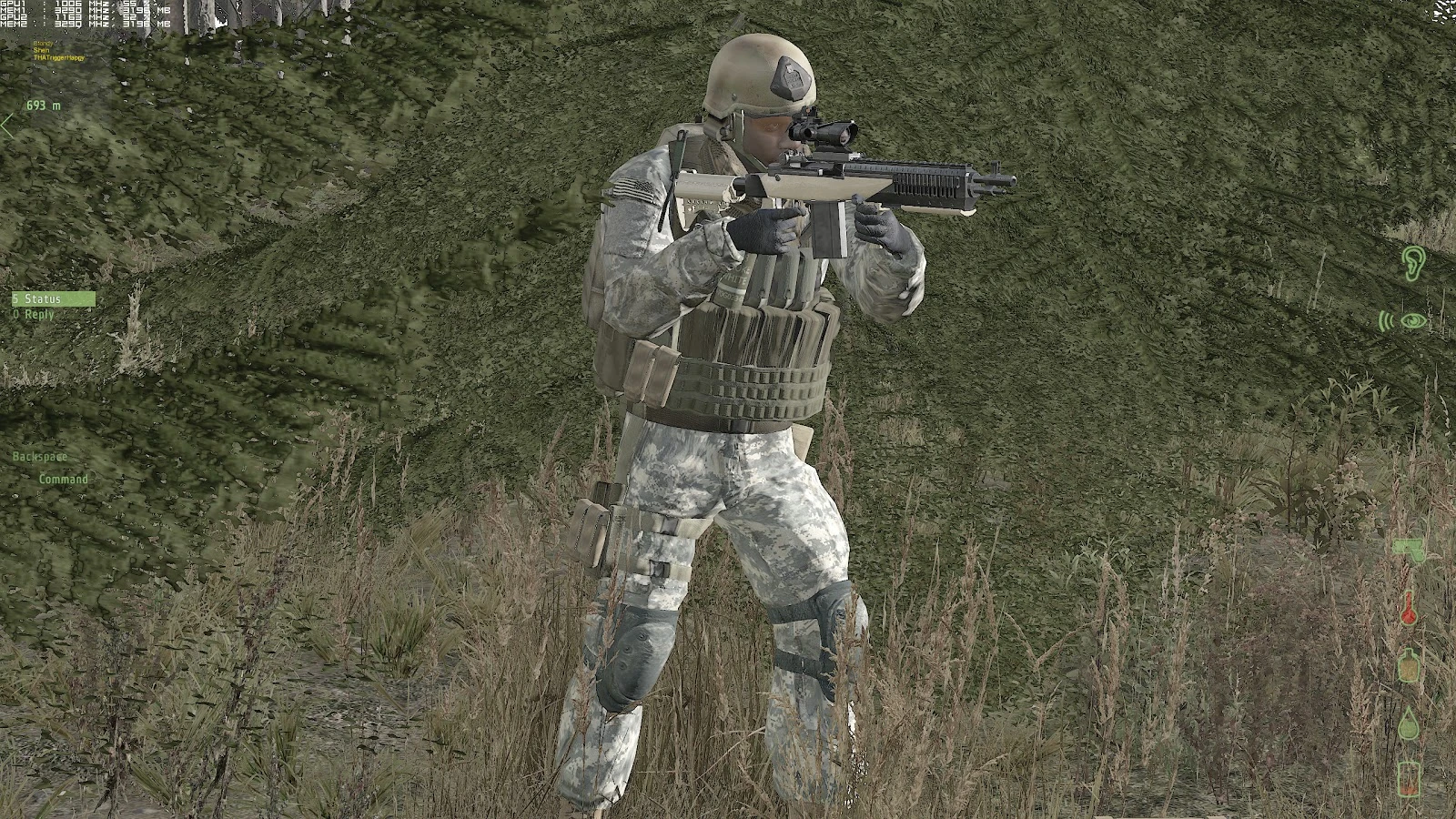Click the blood bag status icon

(1409, 779)
